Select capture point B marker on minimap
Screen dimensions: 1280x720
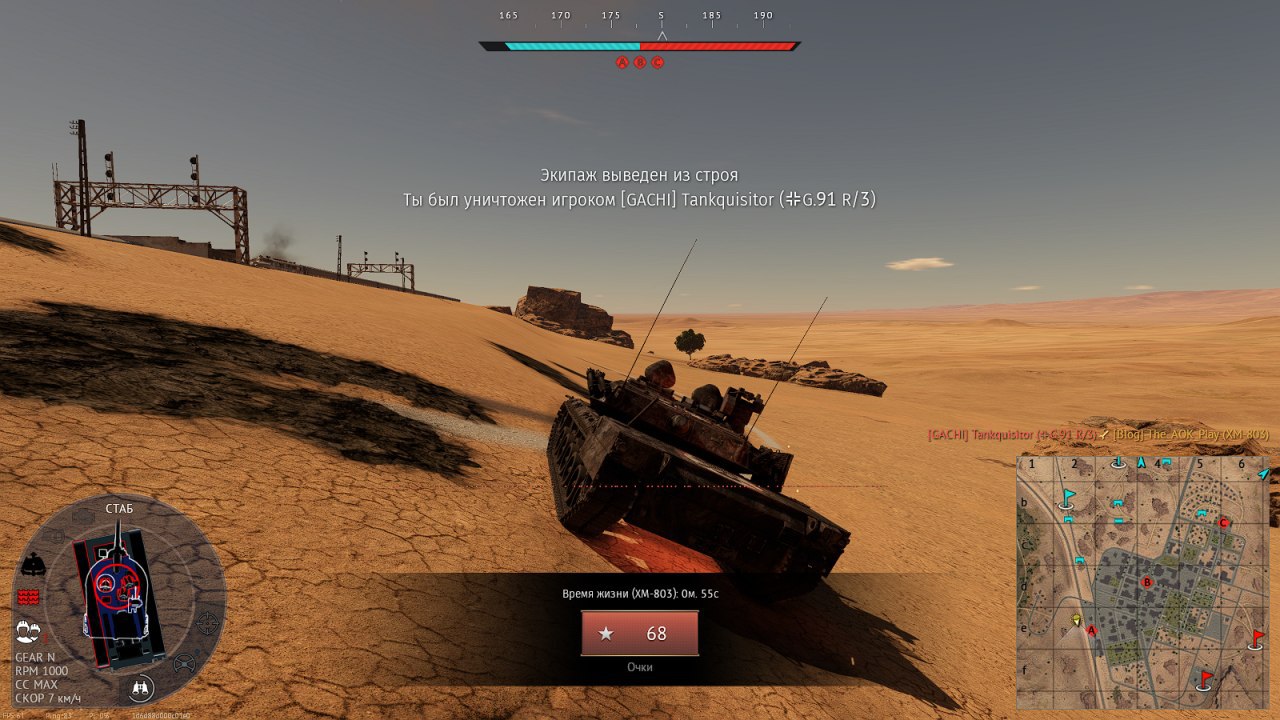coord(1147,582)
